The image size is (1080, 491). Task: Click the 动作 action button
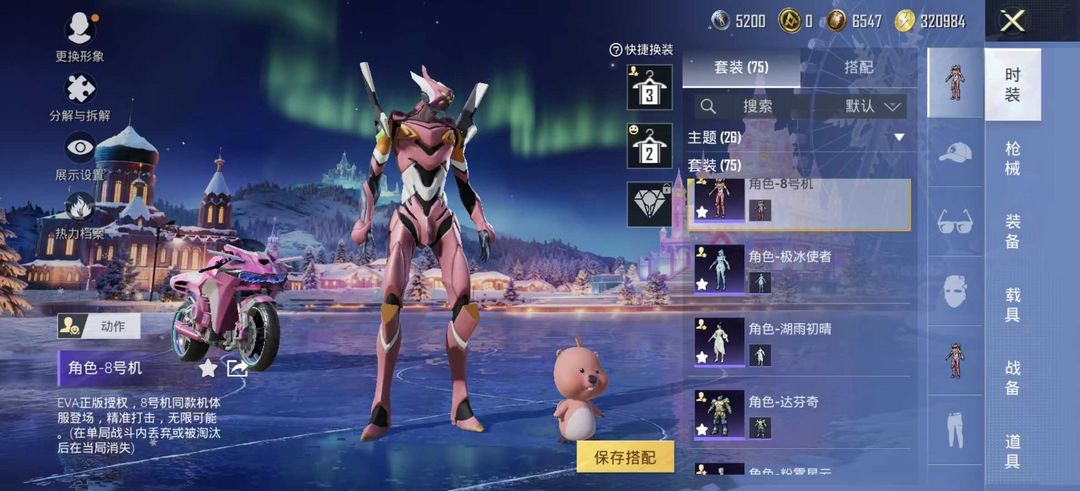coord(99,326)
